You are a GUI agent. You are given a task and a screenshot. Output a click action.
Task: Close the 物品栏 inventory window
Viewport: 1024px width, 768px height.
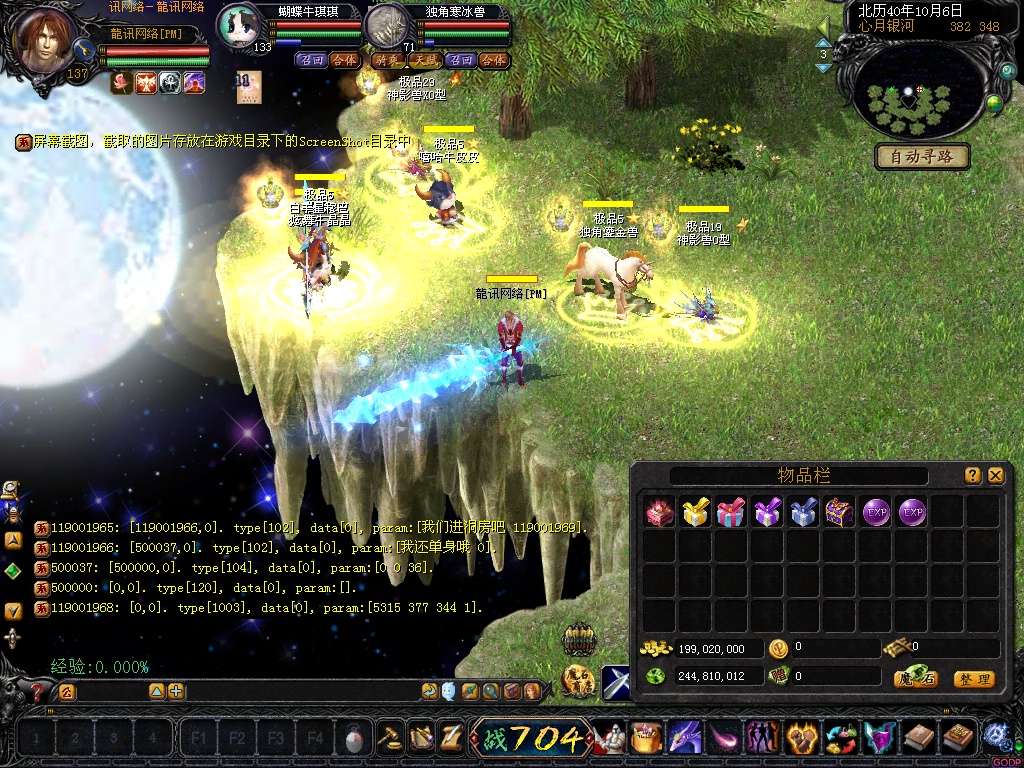pos(995,476)
